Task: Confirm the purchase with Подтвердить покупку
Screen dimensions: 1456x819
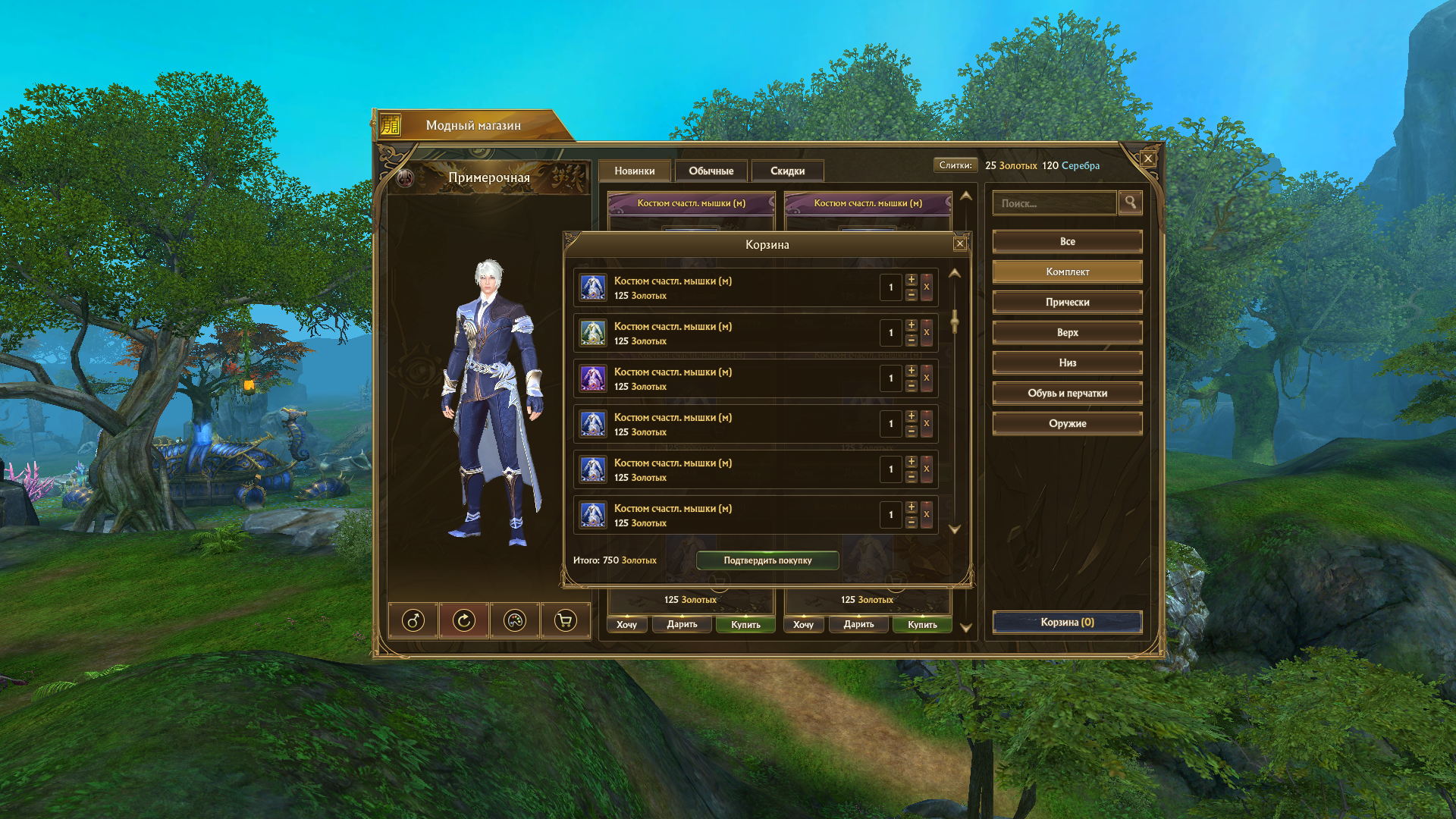Action: 767,560
